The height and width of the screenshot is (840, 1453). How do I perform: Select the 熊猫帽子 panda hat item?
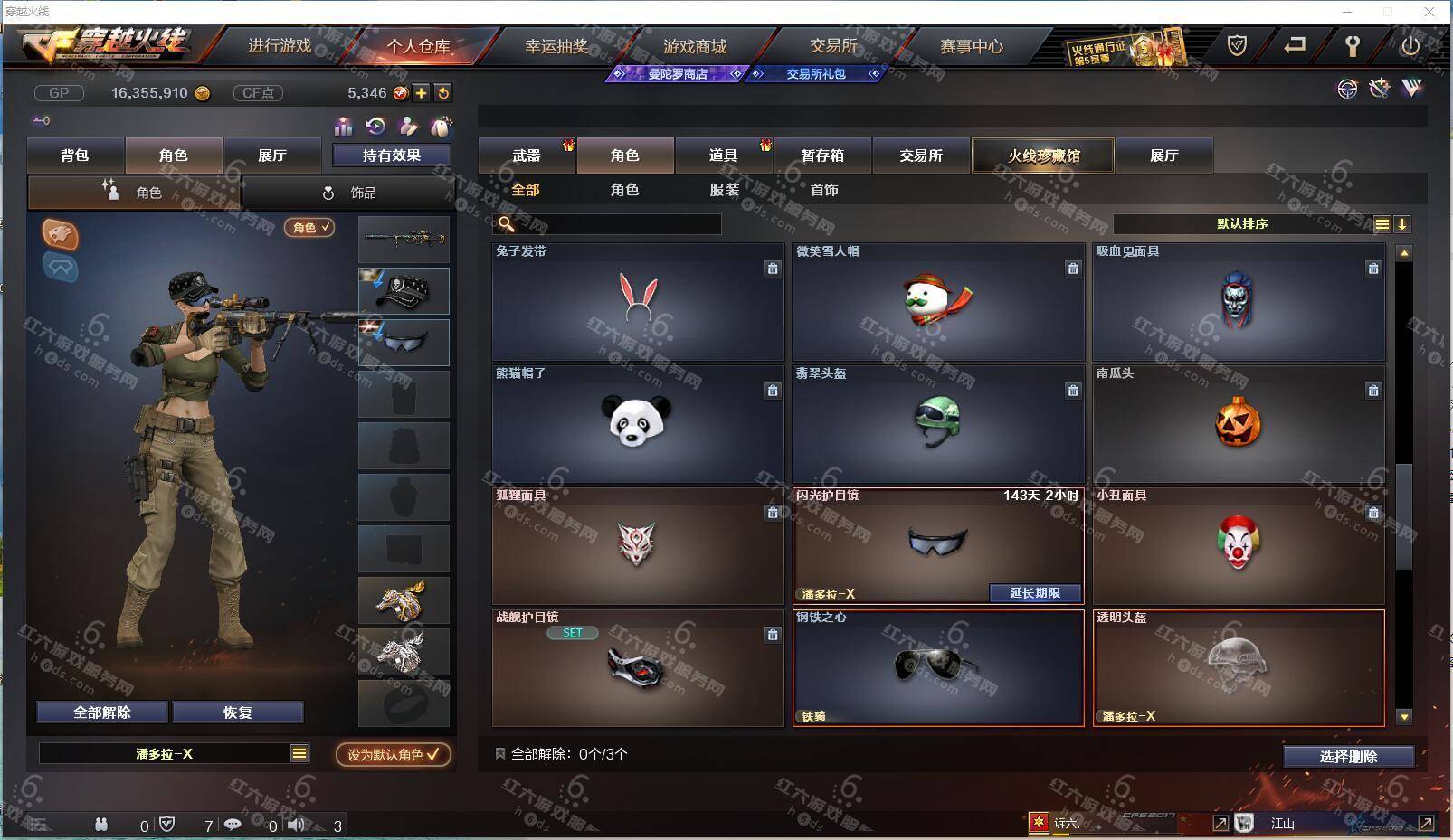pos(637,423)
